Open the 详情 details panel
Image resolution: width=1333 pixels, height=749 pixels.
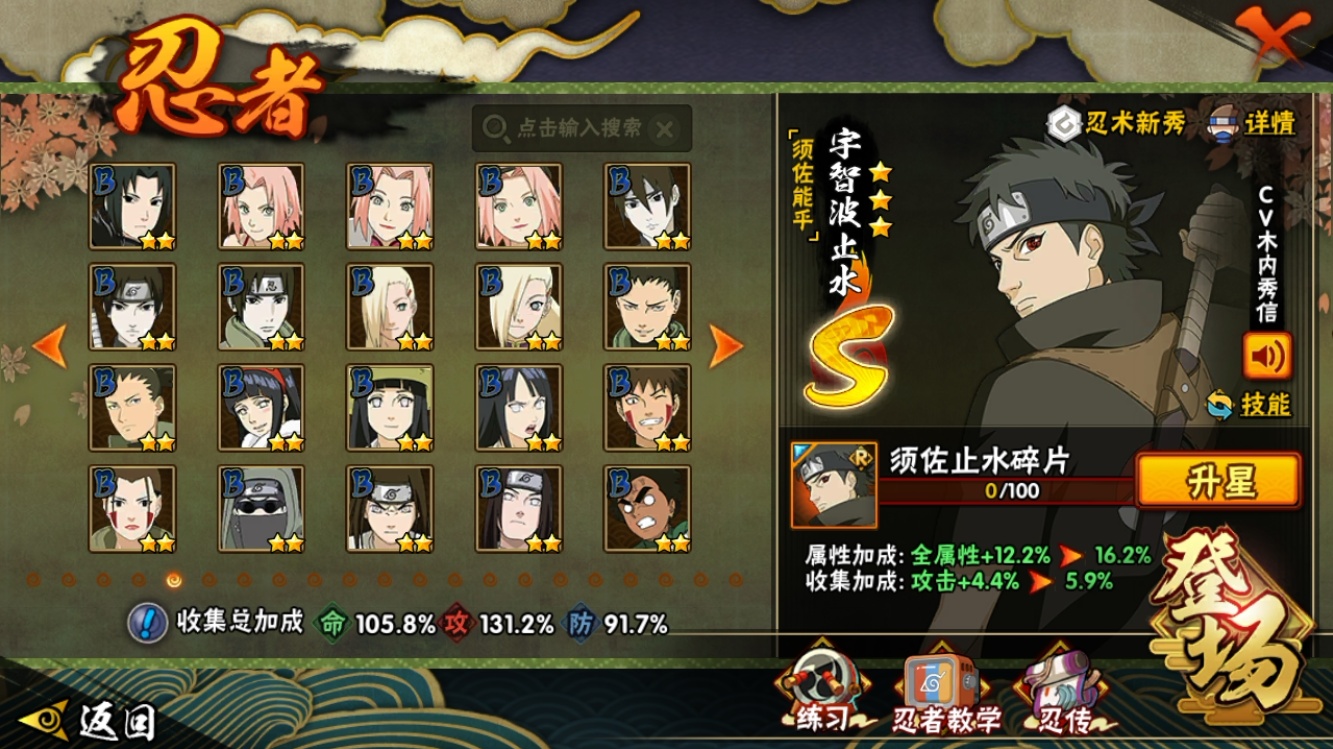point(1254,123)
